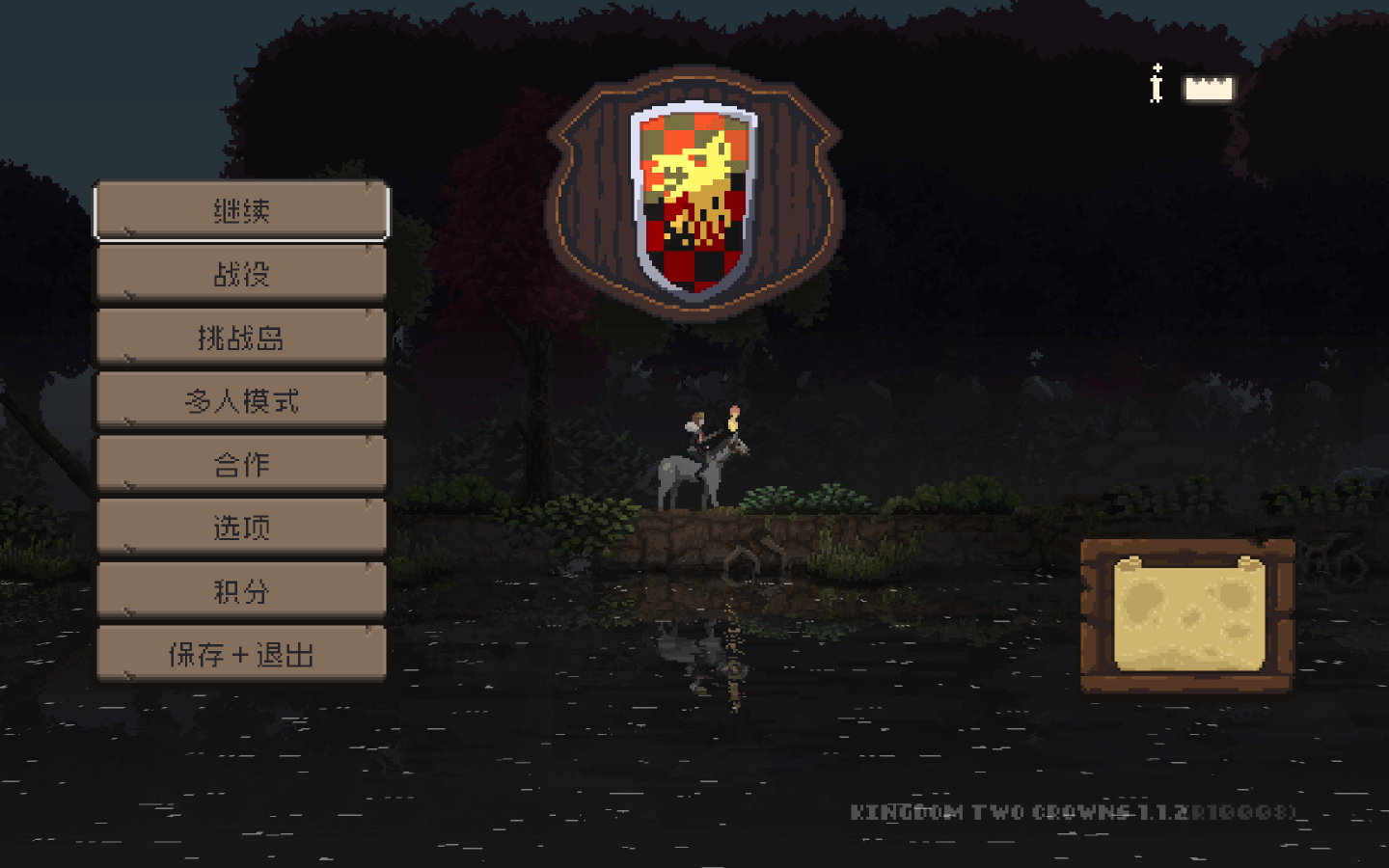Select 挑战岛 challenge islands
This screenshot has width=1389, height=868.
tap(241, 338)
